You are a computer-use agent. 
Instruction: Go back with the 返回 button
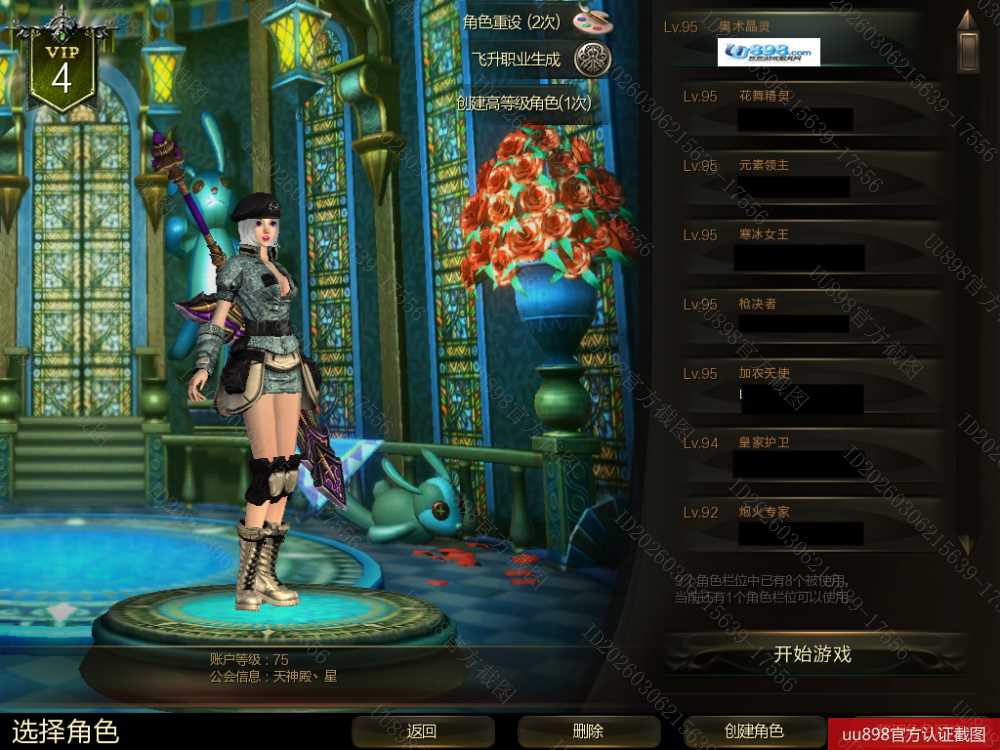(422, 731)
